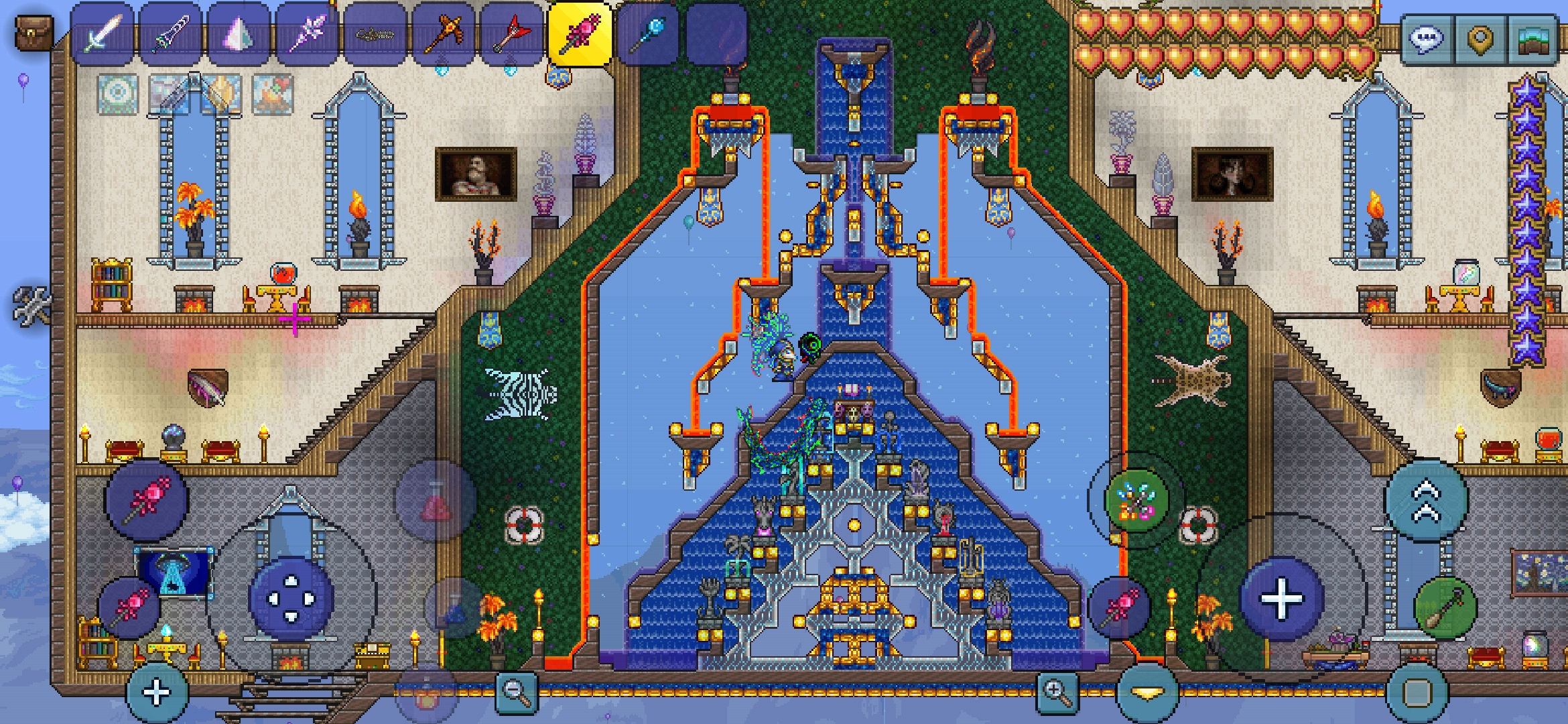Viewport: 1568px width, 724px height.
Task: Use the red healing potion button
Action: coord(435,500)
